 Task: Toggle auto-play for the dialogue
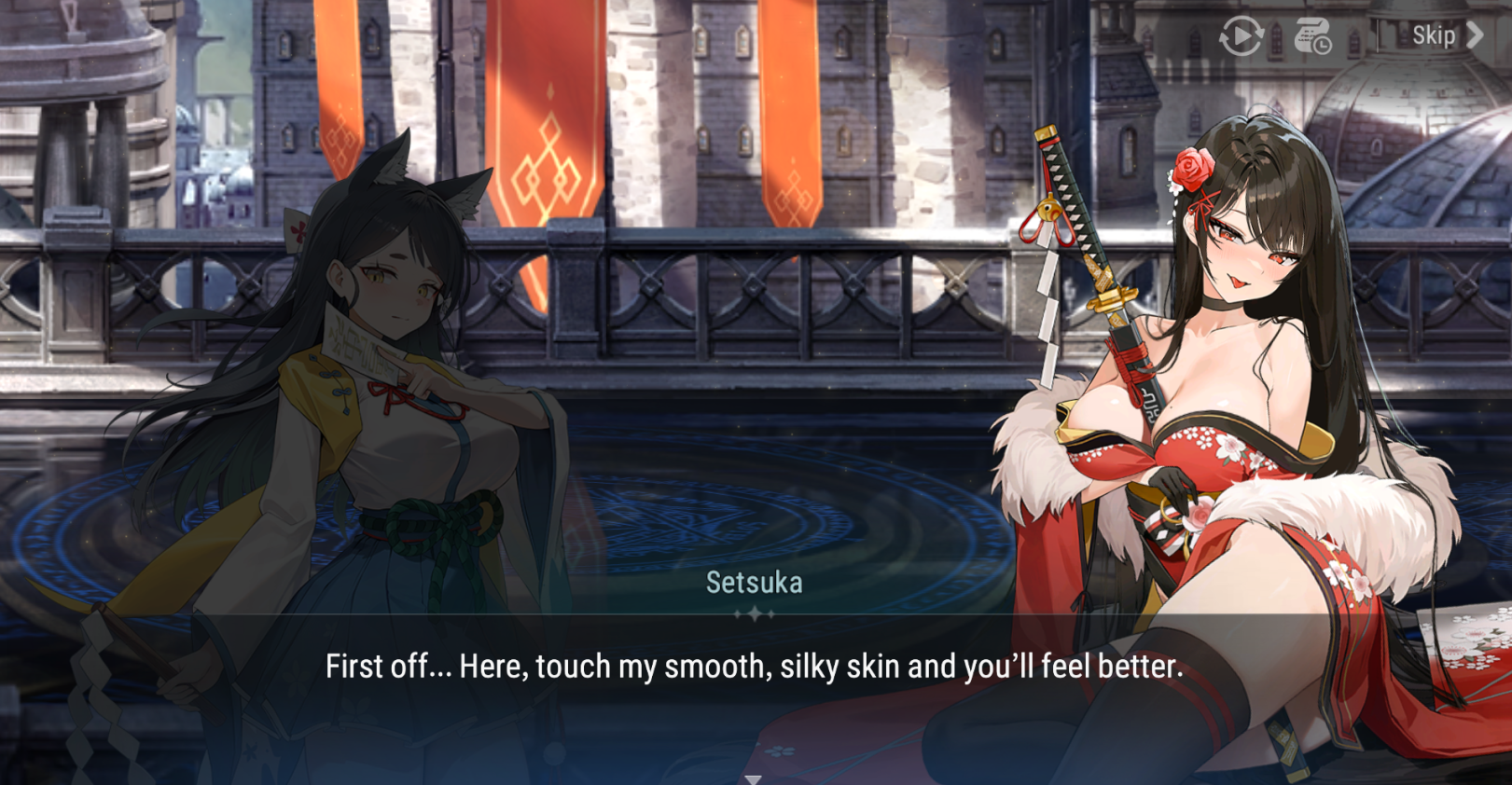[1241, 37]
